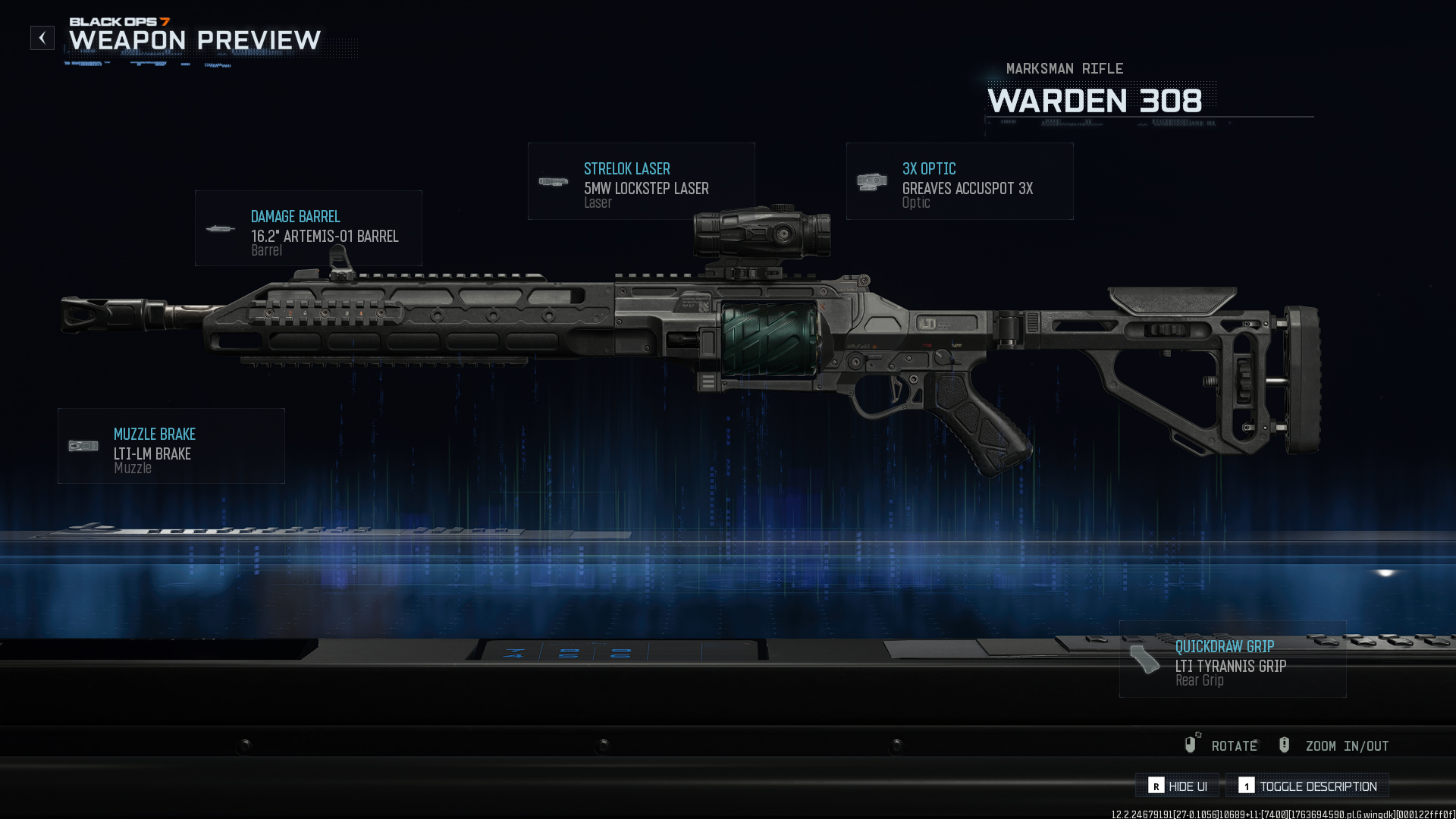Click the Strelok Laser attachment icon

click(553, 182)
